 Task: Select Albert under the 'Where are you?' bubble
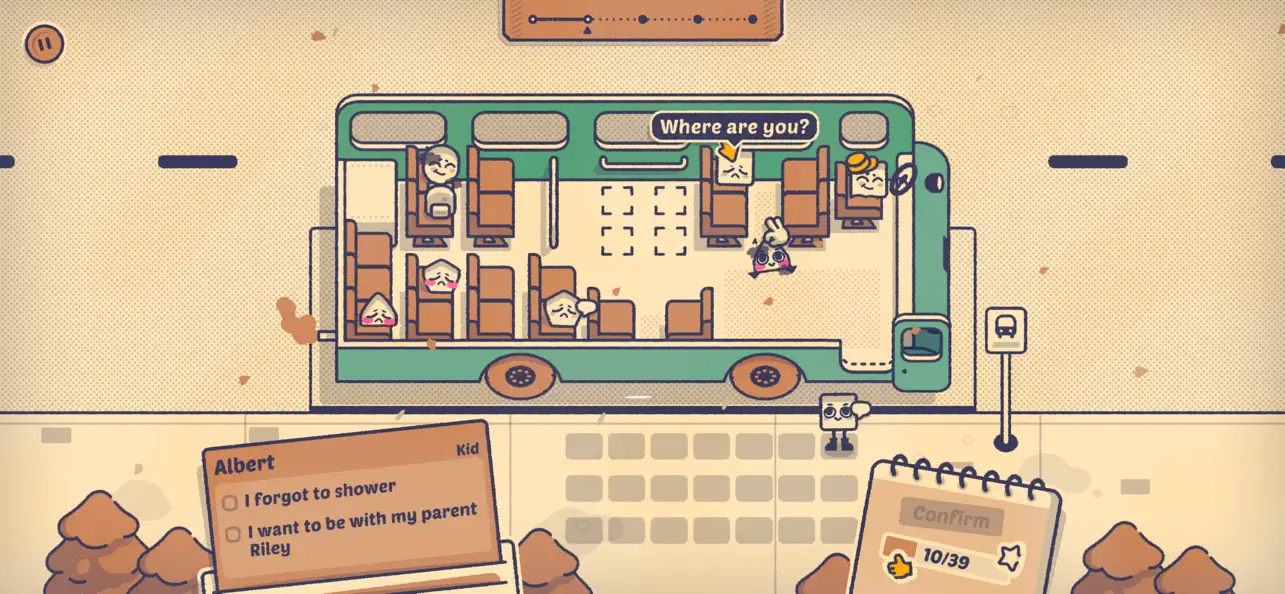[733, 168]
